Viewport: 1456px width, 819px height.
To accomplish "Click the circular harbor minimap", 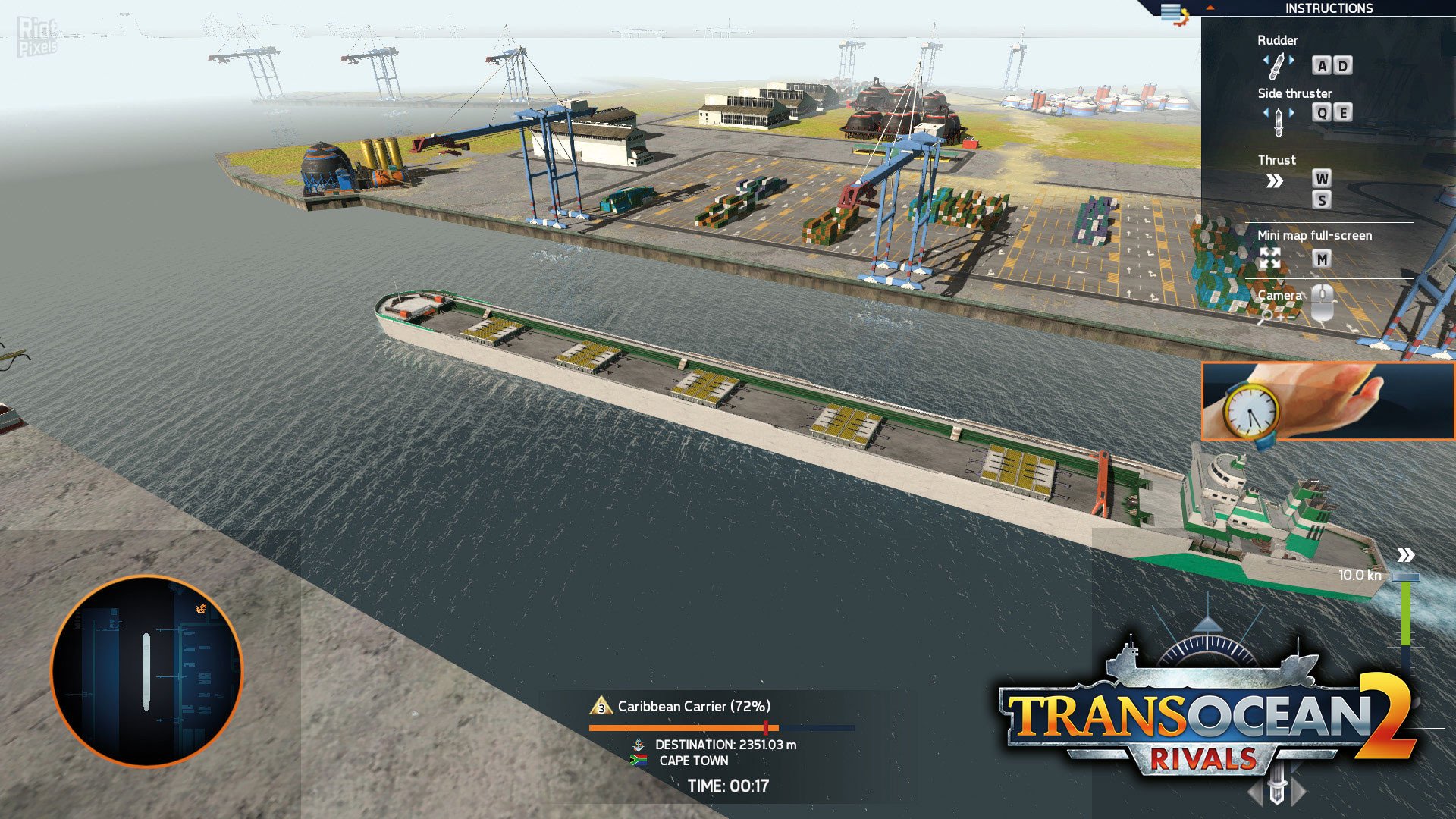I will [x=146, y=671].
